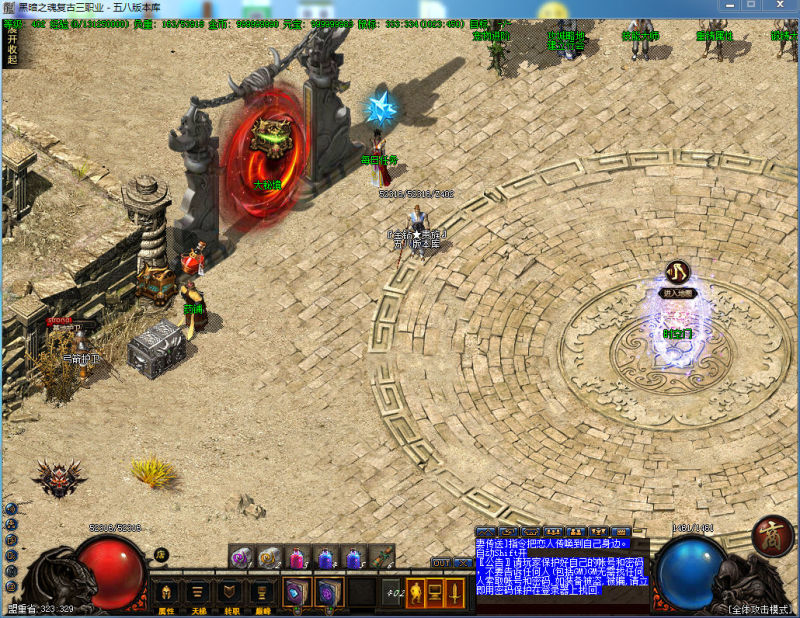Use the pink potion in hotbar slot 3
Viewport: 800px width, 618px height.
coord(297,557)
